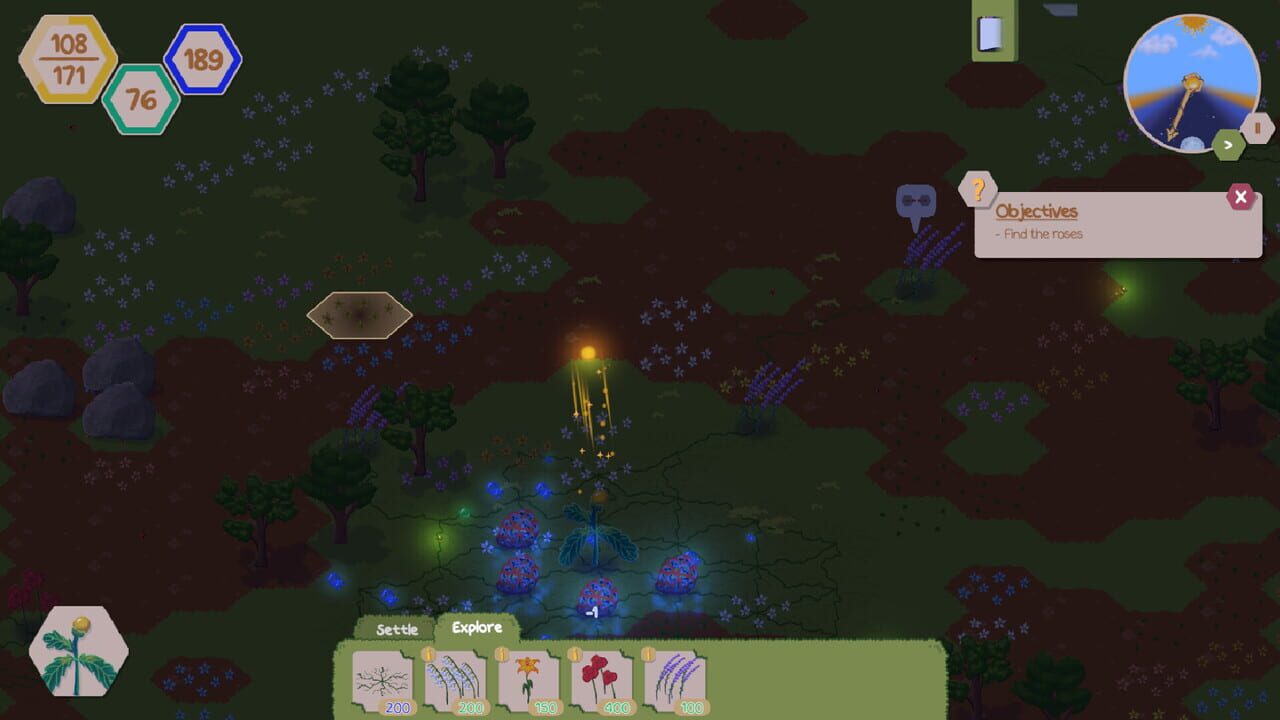Switch to the Explore tab
The width and height of the screenshot is (1280, 720).
(477, 627)
